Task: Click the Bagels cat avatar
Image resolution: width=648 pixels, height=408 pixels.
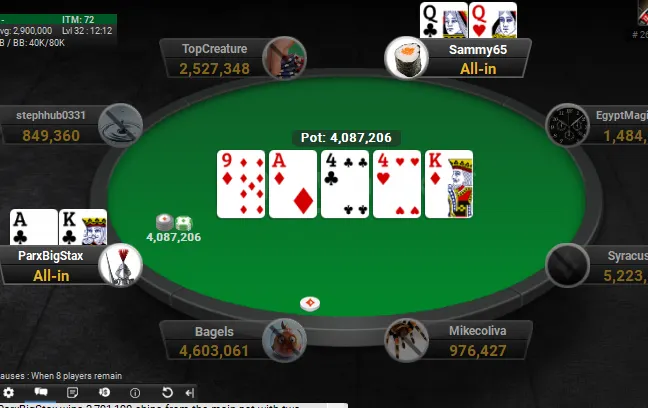Action: (x=283, y=340)
